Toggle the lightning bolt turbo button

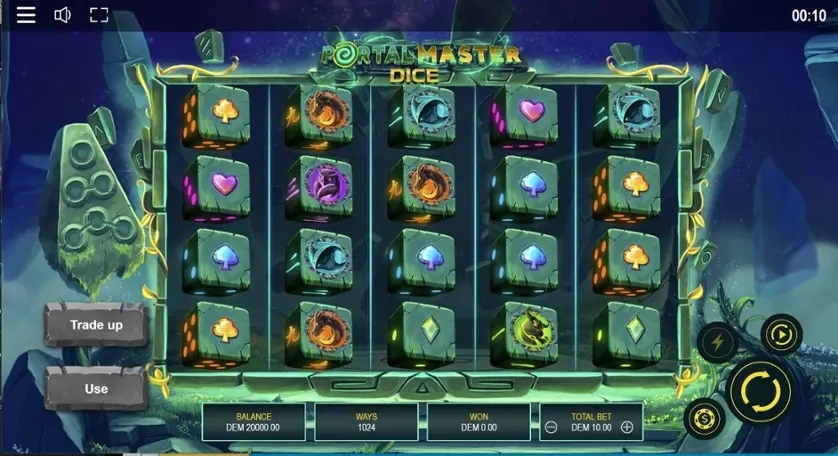pos(719,343)
